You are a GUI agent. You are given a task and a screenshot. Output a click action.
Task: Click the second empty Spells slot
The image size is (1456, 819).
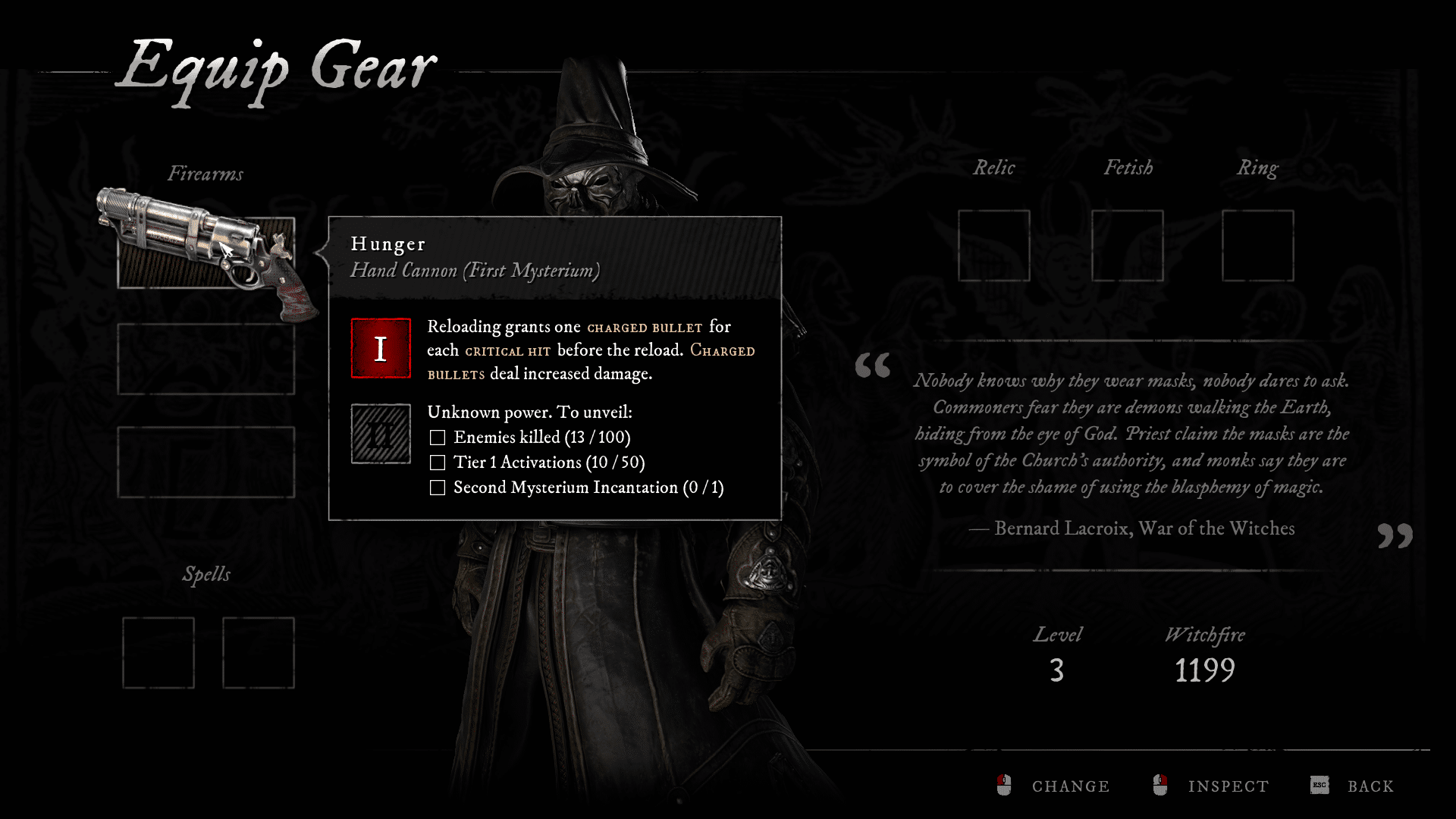(258, 652)
